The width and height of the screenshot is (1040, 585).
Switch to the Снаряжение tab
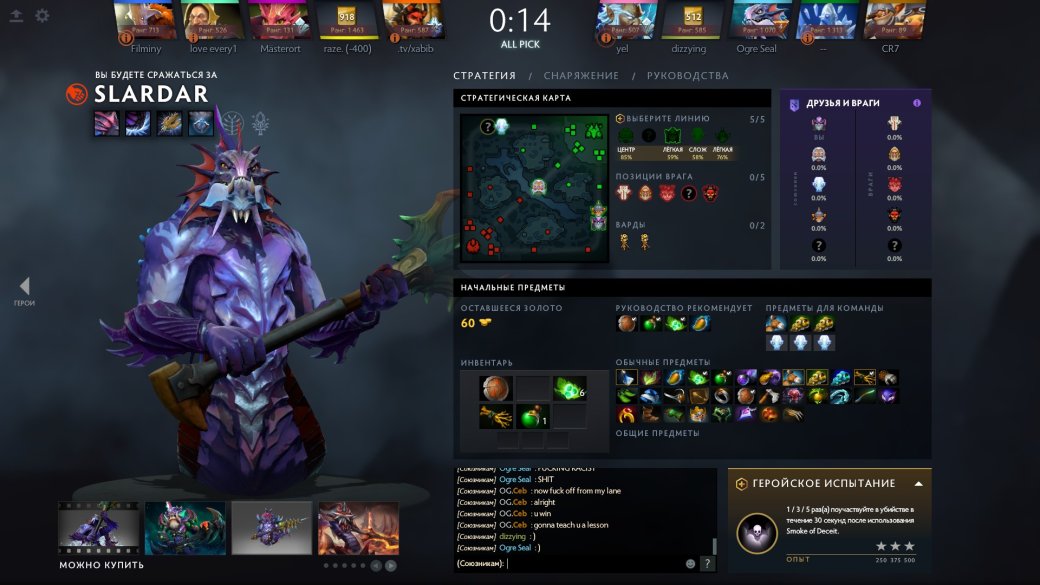tap(581, 76)
